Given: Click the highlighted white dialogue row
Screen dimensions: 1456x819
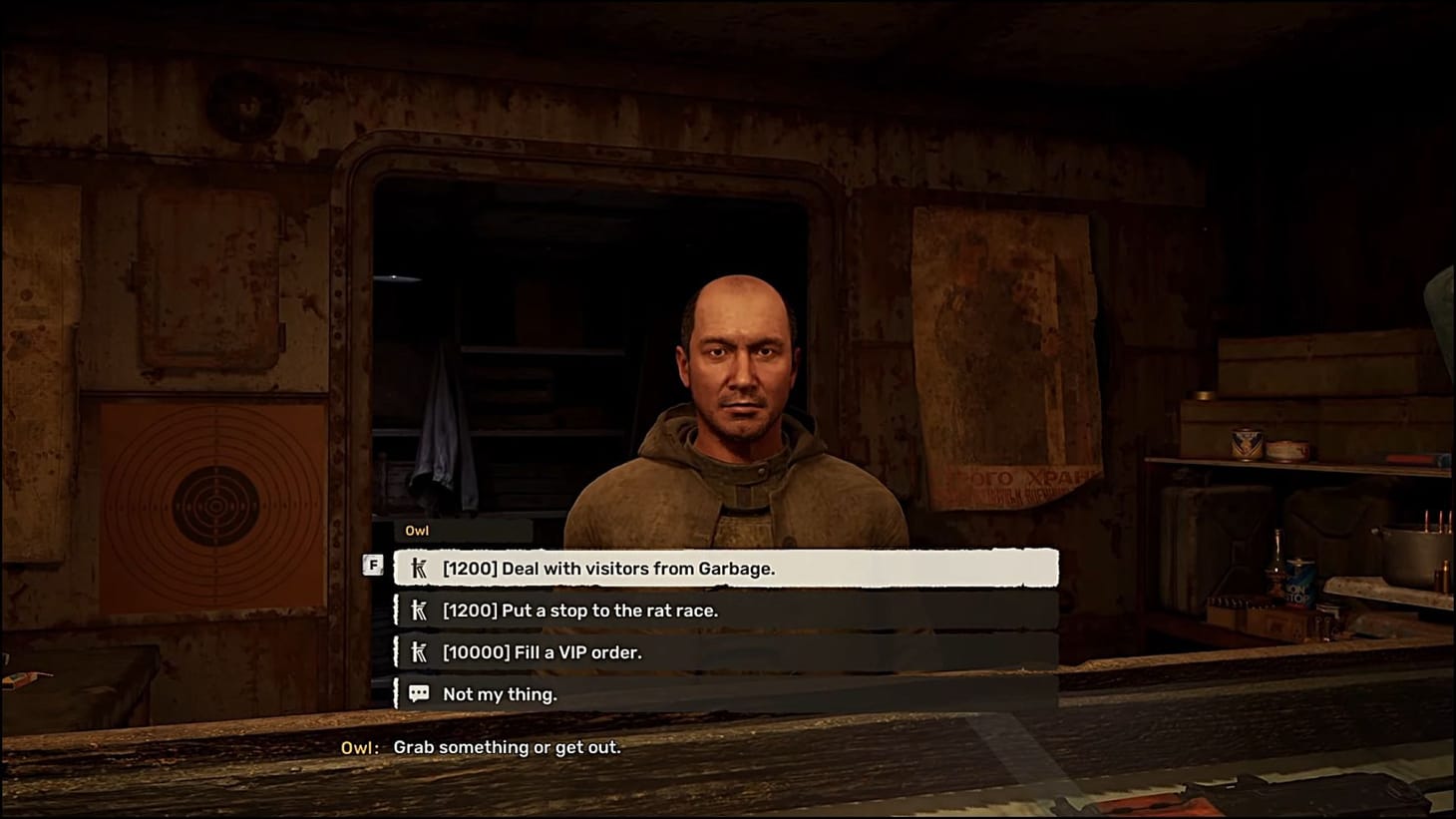Looking at the screenshot, I should coord(725,567).
